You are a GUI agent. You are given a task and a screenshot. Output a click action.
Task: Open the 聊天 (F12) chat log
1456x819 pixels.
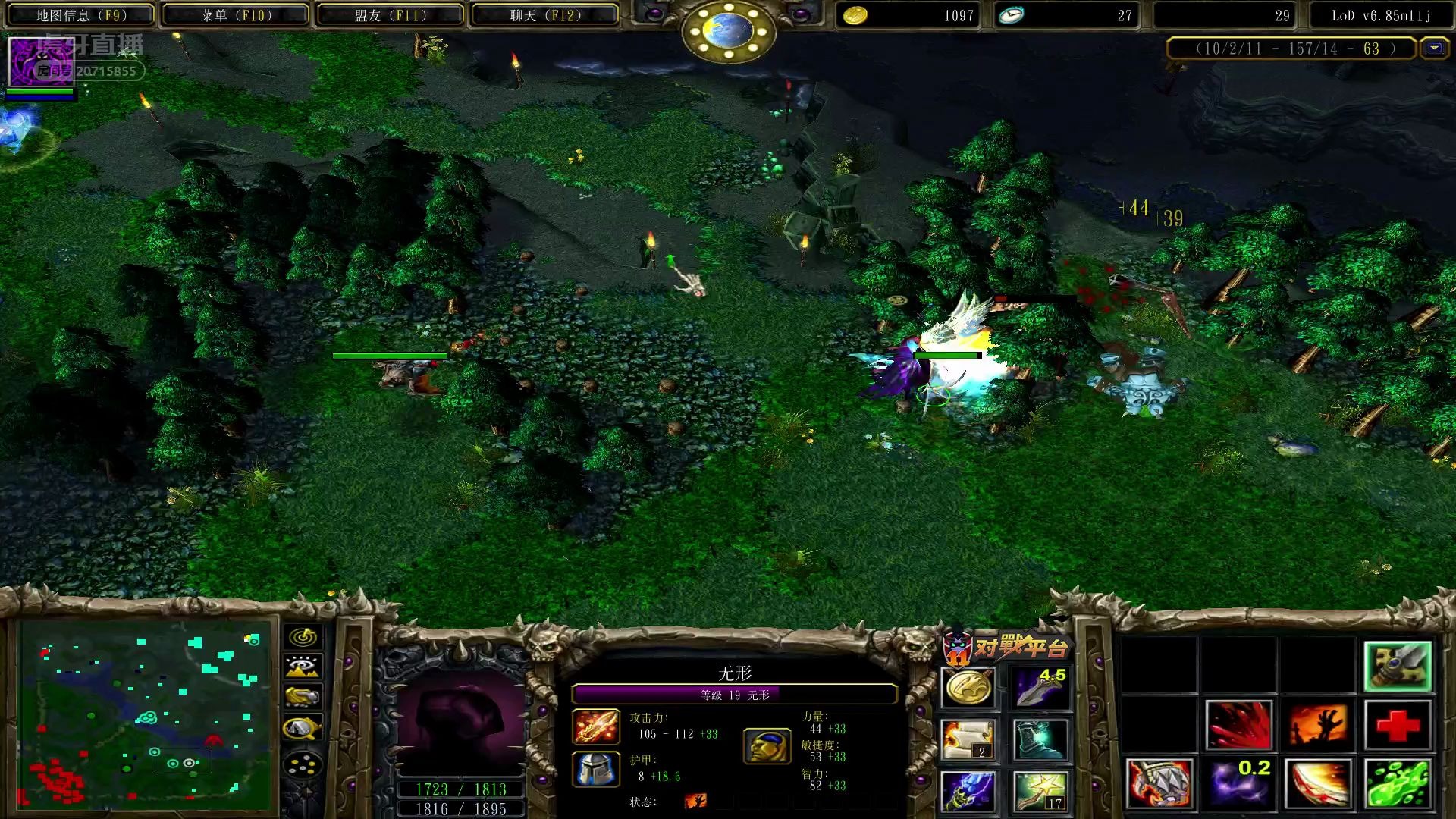pyautogui.click(x=544, y=15)
